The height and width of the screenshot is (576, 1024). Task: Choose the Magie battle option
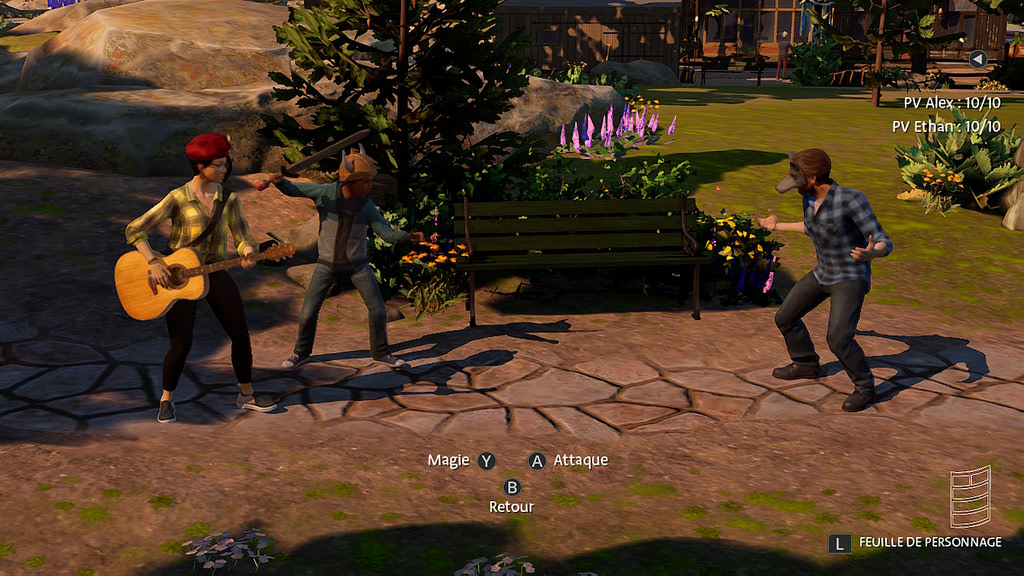pos(461,461)
